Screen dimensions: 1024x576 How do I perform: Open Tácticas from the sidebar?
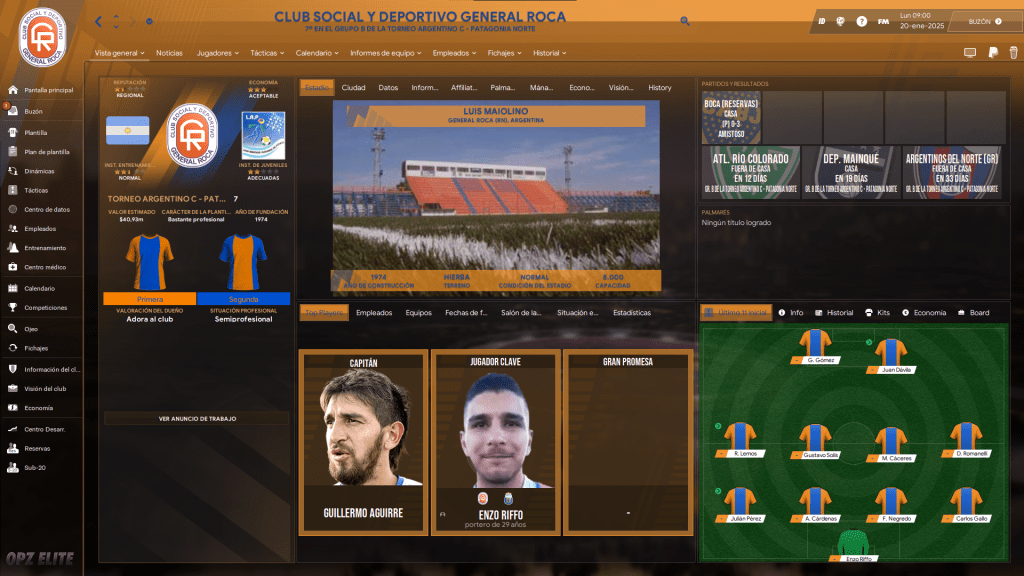(x=36, y=190)
